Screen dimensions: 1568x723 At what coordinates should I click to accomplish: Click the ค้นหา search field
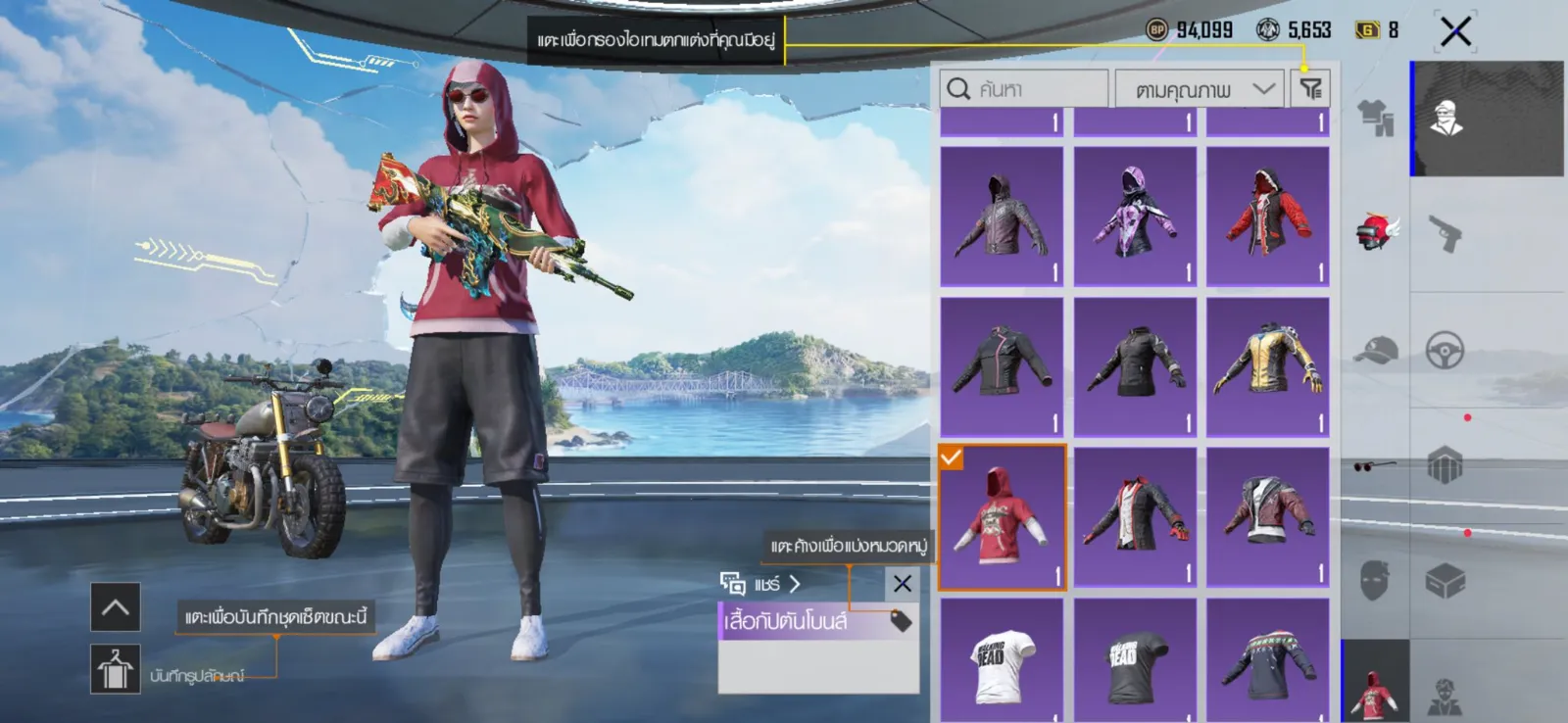click(x=1024, y=89)
